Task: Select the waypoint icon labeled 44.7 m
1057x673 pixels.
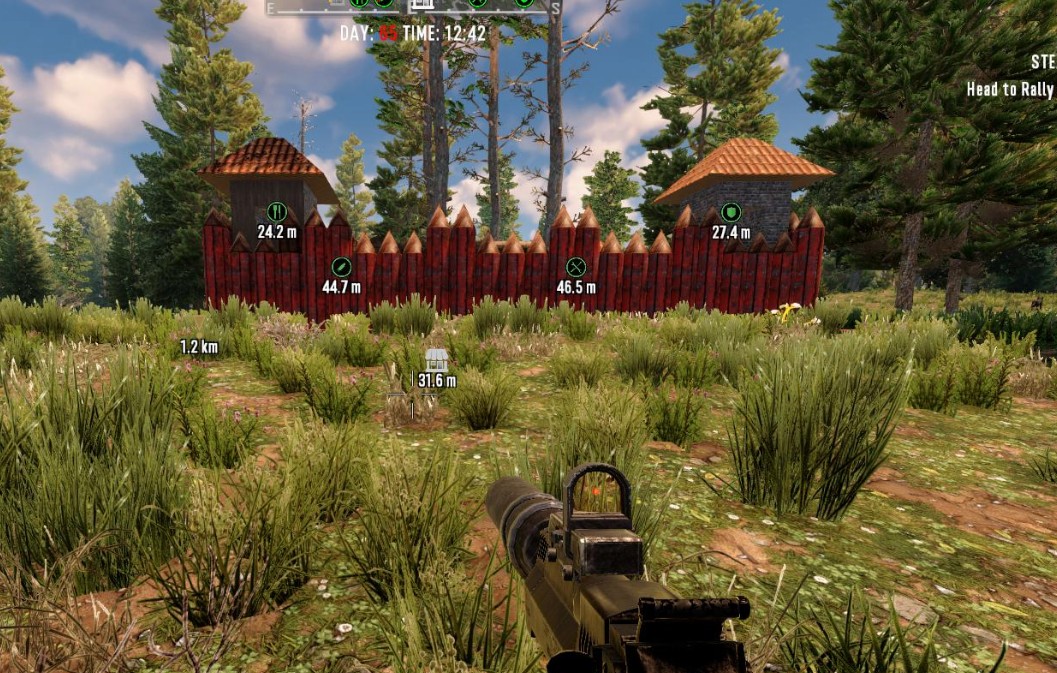Action: [x=341, y=267]
